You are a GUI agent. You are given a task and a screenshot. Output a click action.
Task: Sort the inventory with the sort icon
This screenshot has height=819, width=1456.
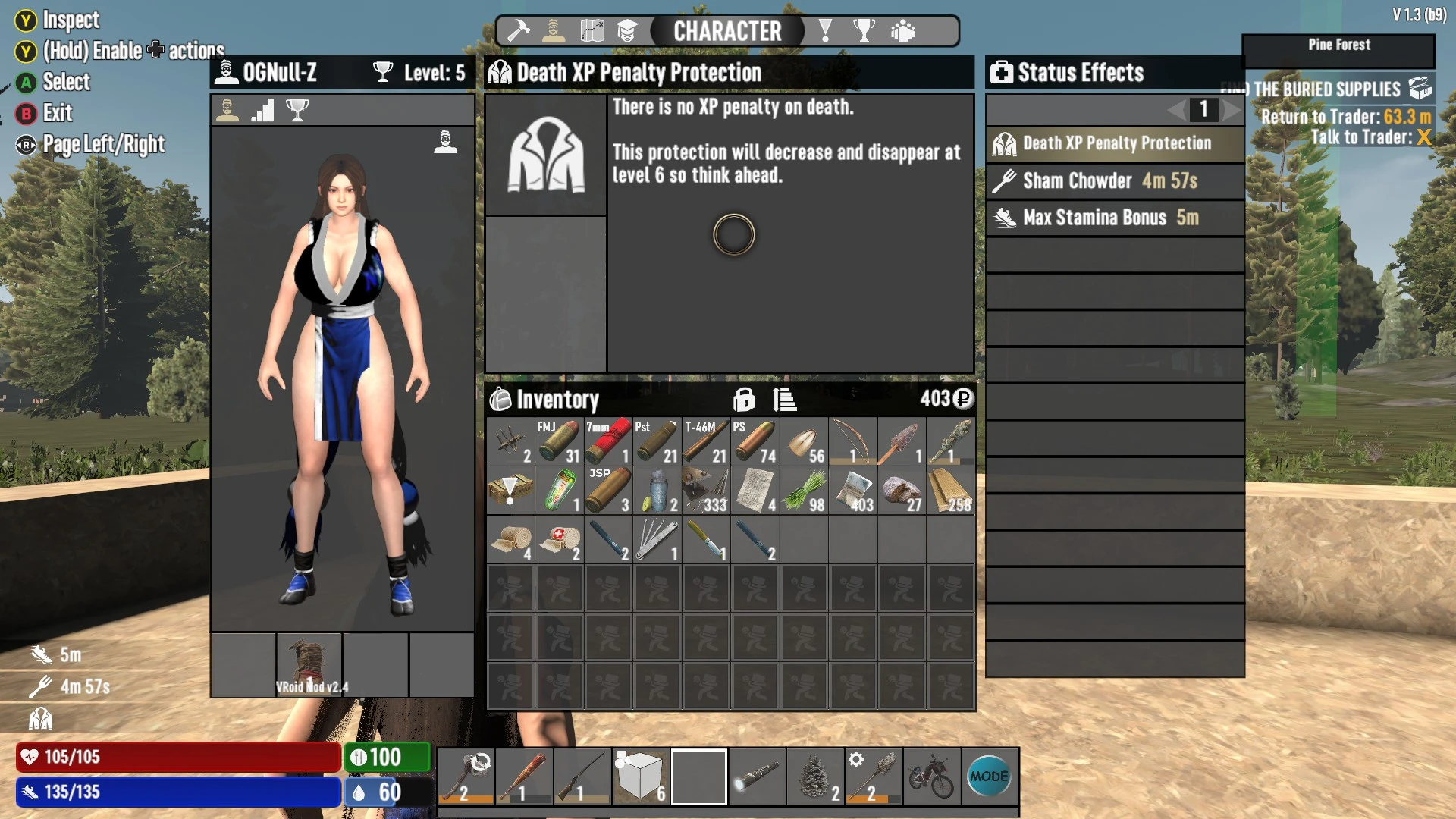click(x=785, y=400)
